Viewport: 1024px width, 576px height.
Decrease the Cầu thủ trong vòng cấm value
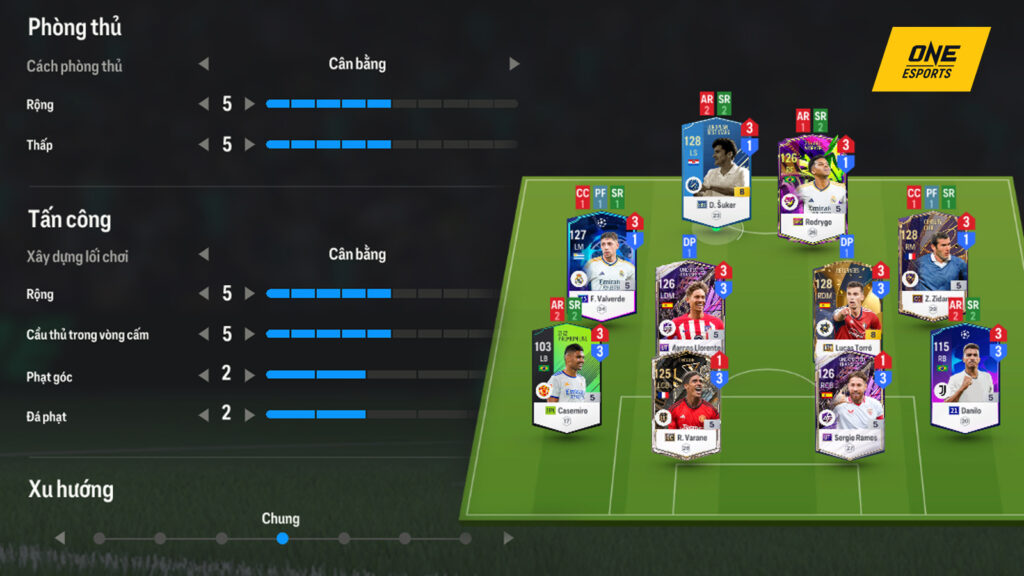click(204, 334)
